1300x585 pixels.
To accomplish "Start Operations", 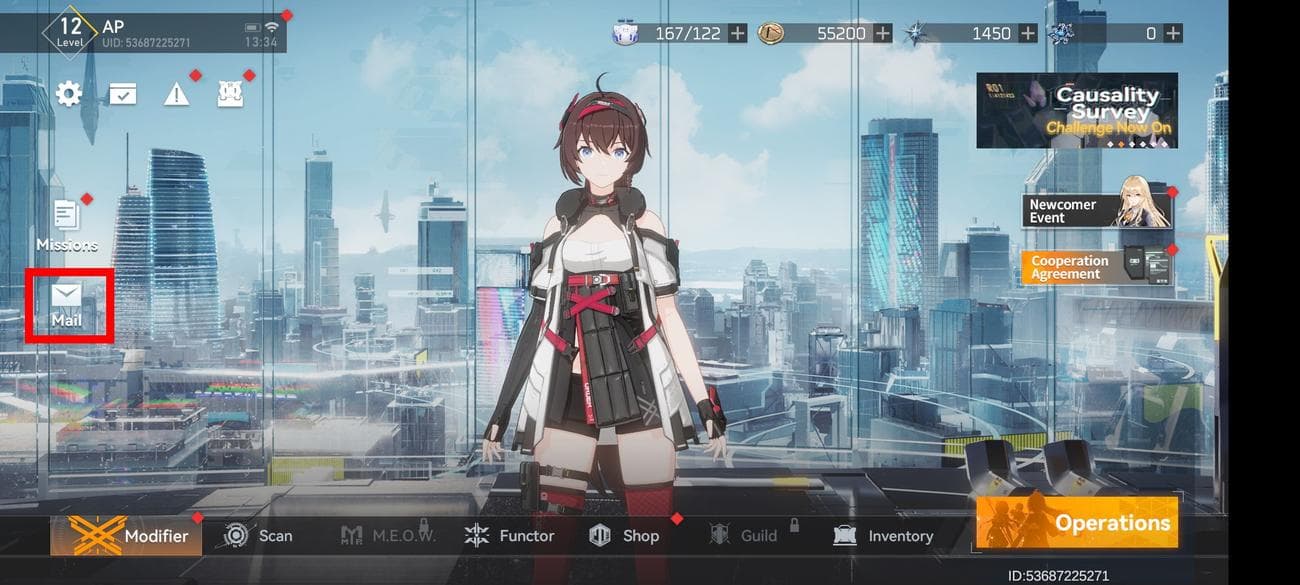I will (1076, 523).
